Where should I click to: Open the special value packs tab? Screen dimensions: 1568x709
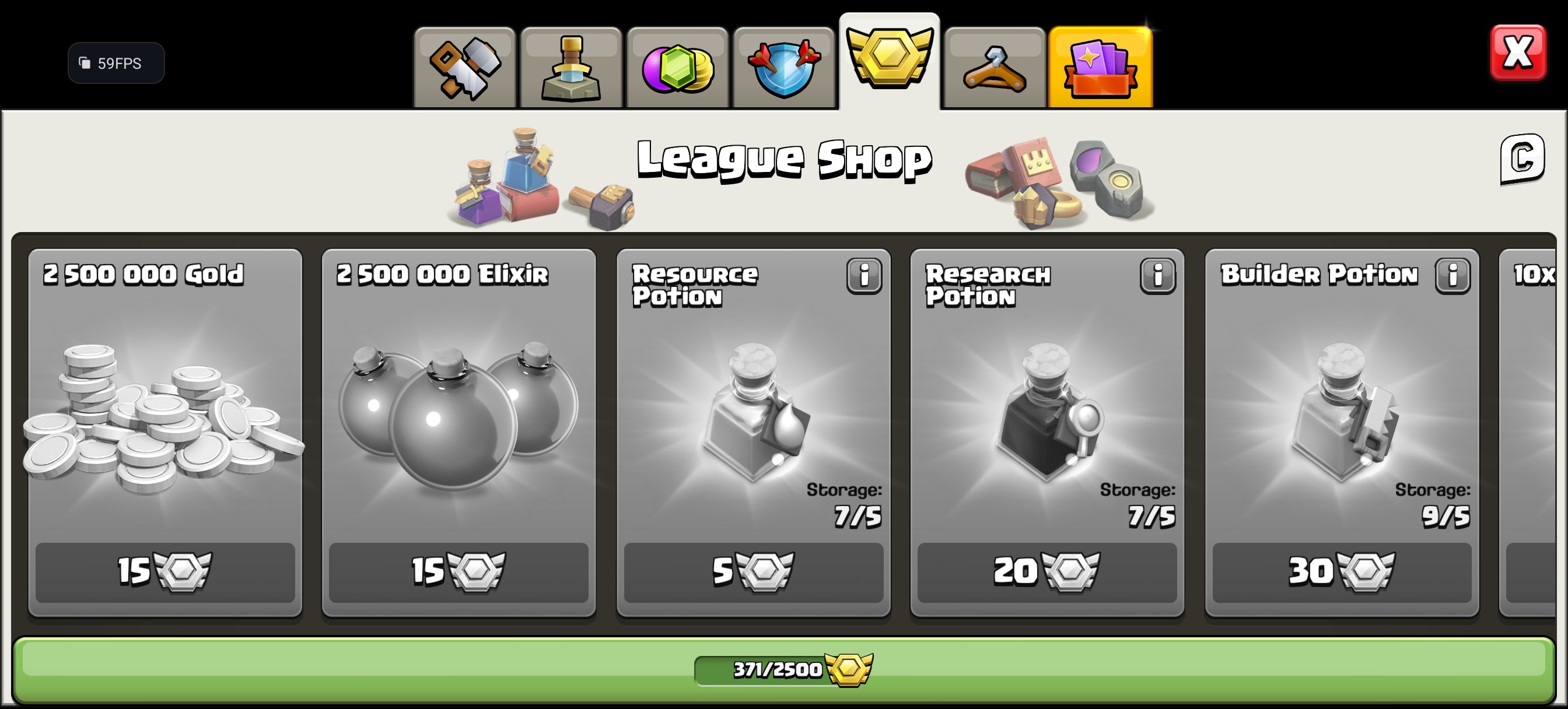(x=1101, y=64)
